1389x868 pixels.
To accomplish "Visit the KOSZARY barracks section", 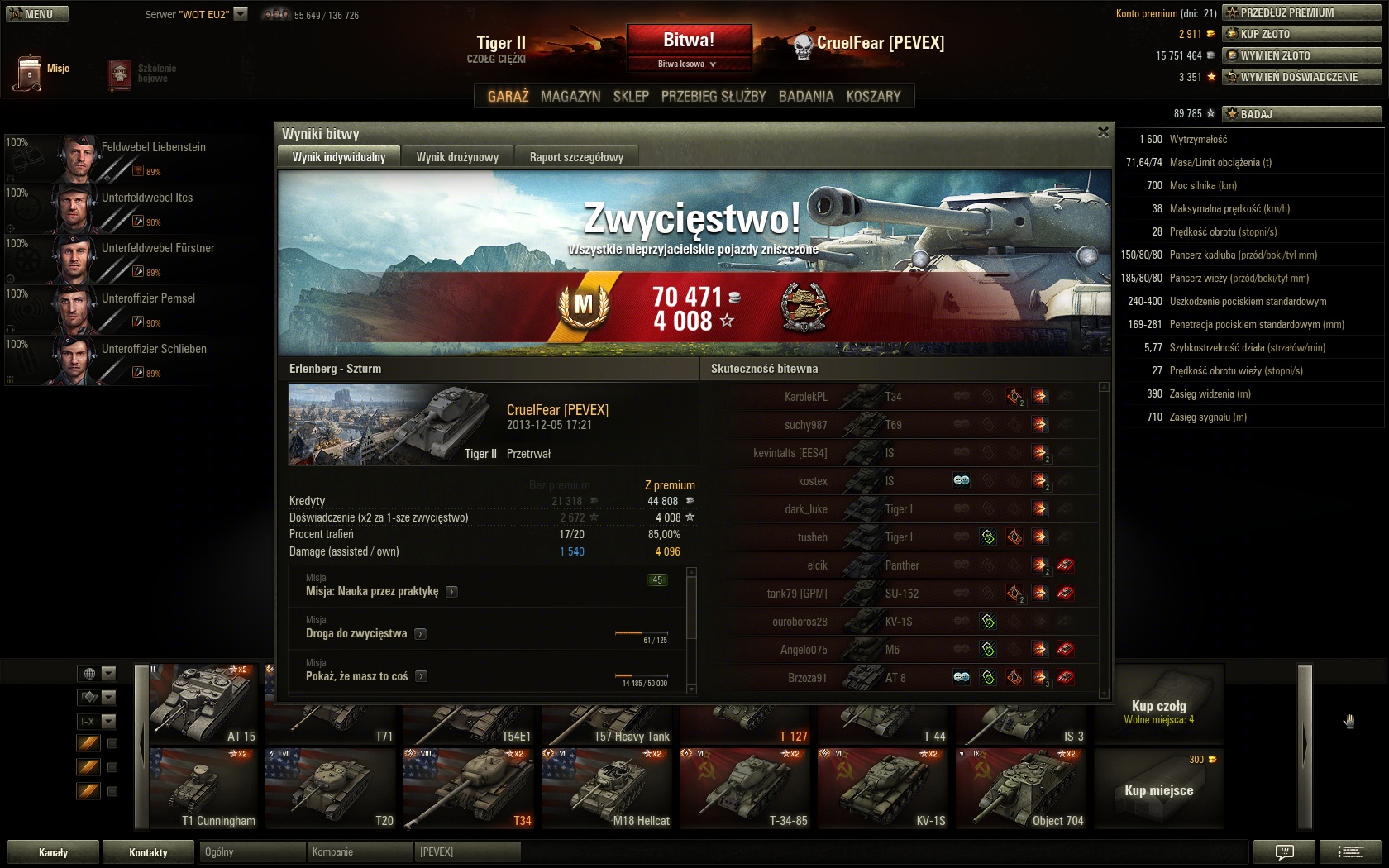I will pyautogui.click(x=873, y=96).
